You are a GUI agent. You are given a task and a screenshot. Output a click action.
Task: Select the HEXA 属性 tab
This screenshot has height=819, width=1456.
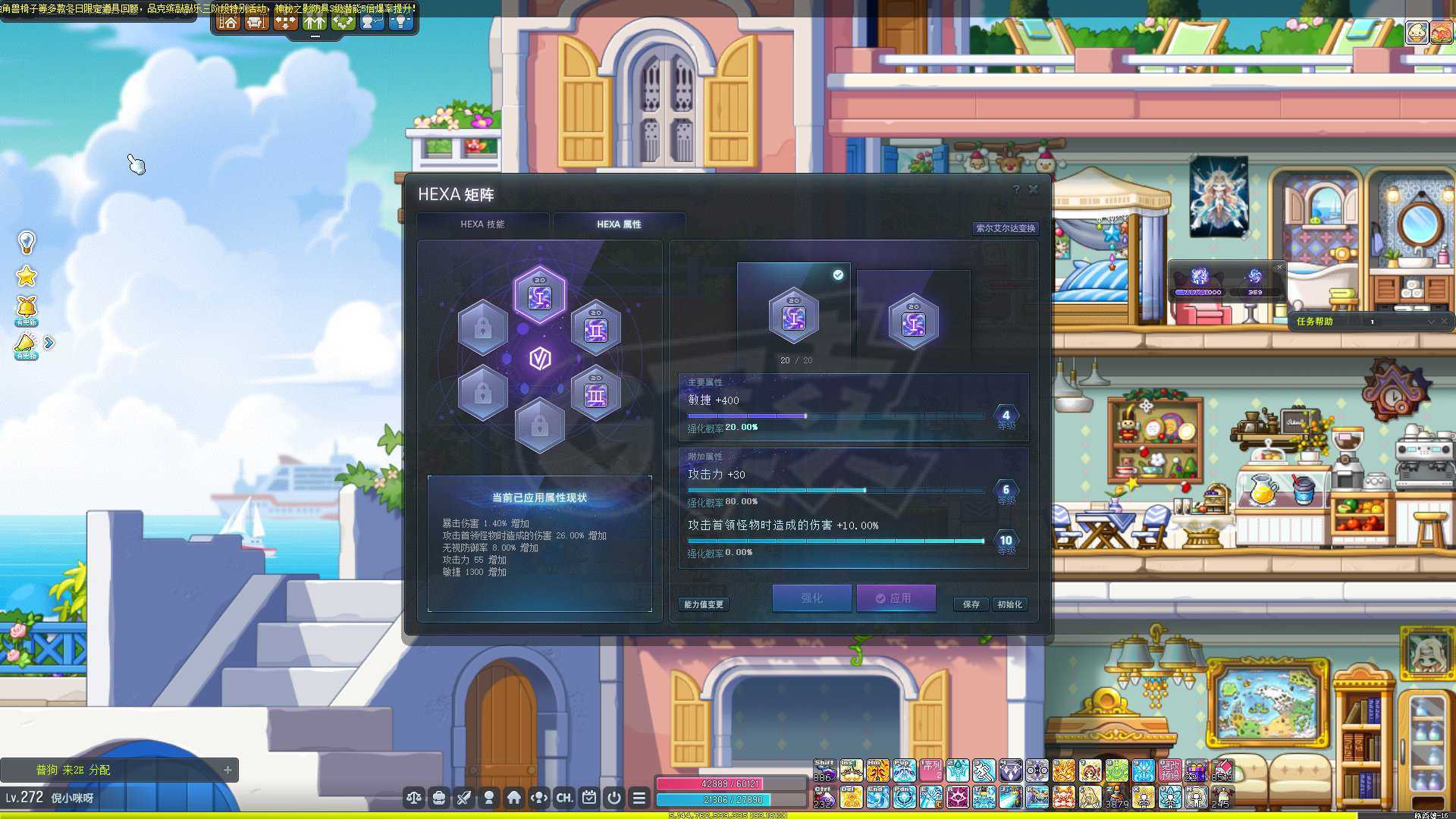620,223
